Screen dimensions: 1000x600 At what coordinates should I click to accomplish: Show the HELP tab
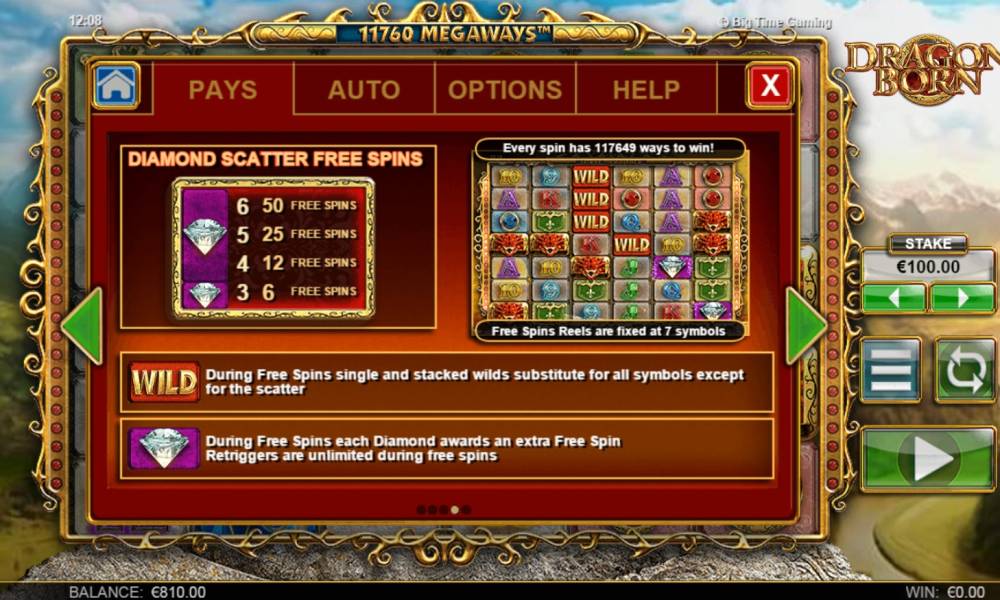646,89
